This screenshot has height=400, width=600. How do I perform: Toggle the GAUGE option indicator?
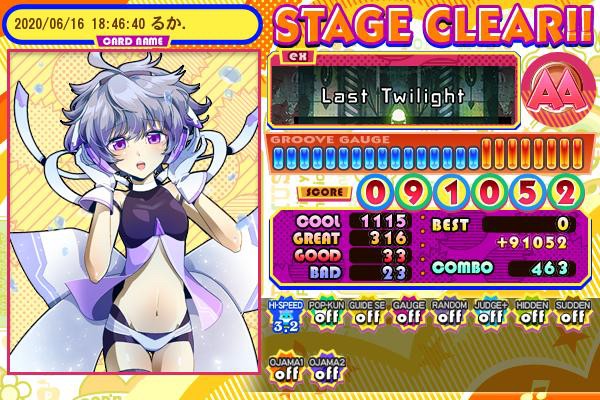pos(406,317)
